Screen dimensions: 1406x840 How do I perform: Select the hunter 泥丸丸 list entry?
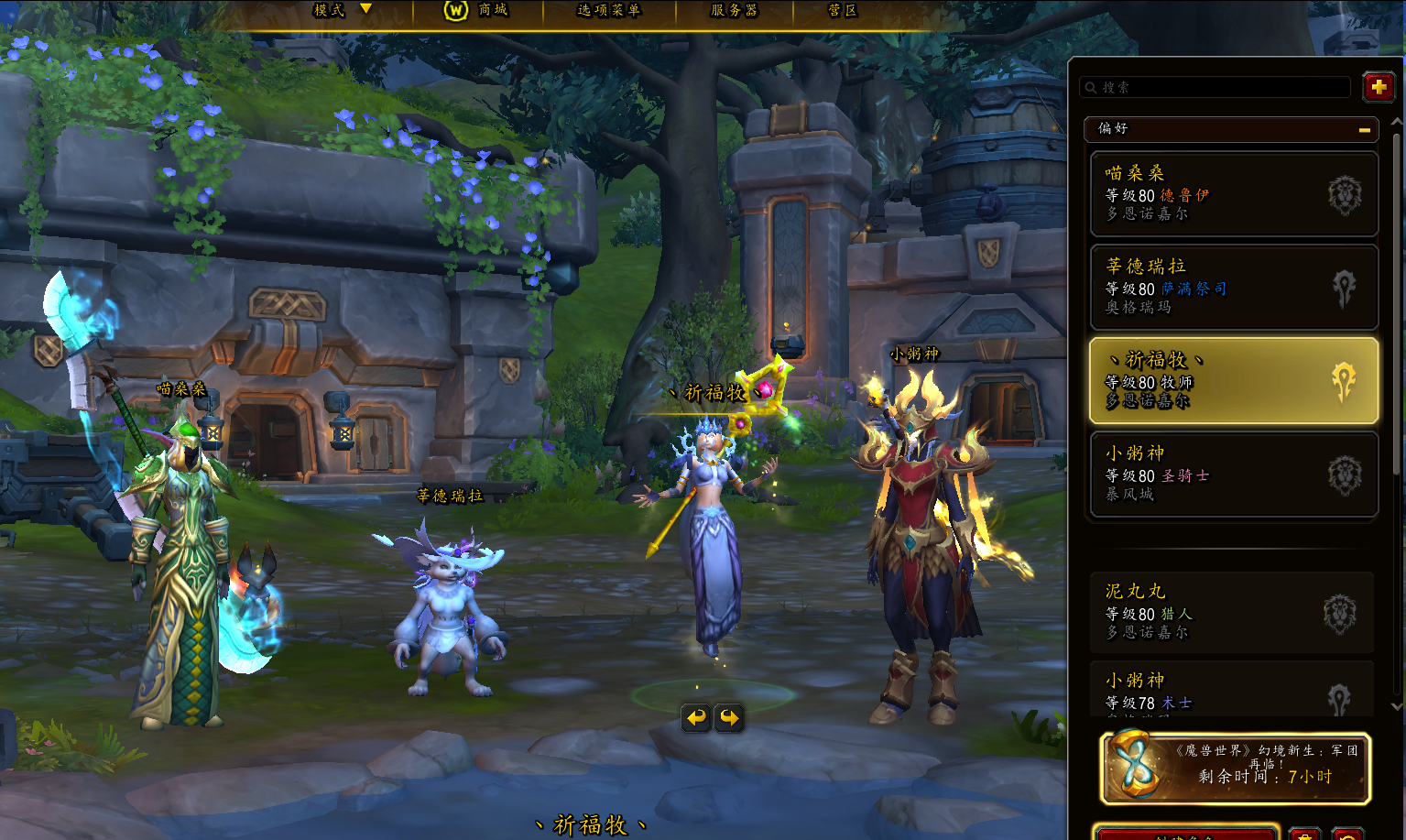tap(1231, 612)
